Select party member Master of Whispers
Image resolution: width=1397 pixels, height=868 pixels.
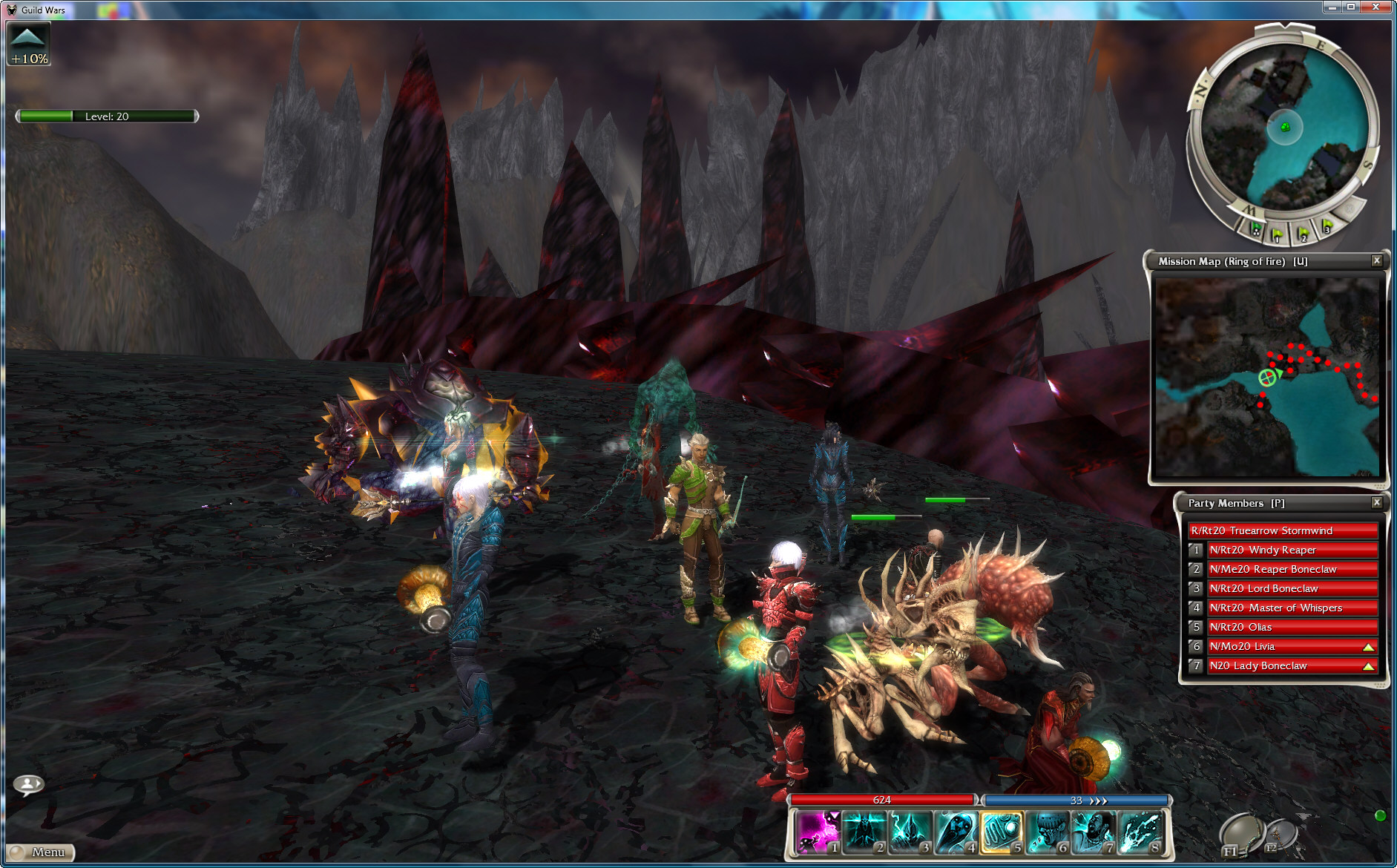click(1292, 608)
